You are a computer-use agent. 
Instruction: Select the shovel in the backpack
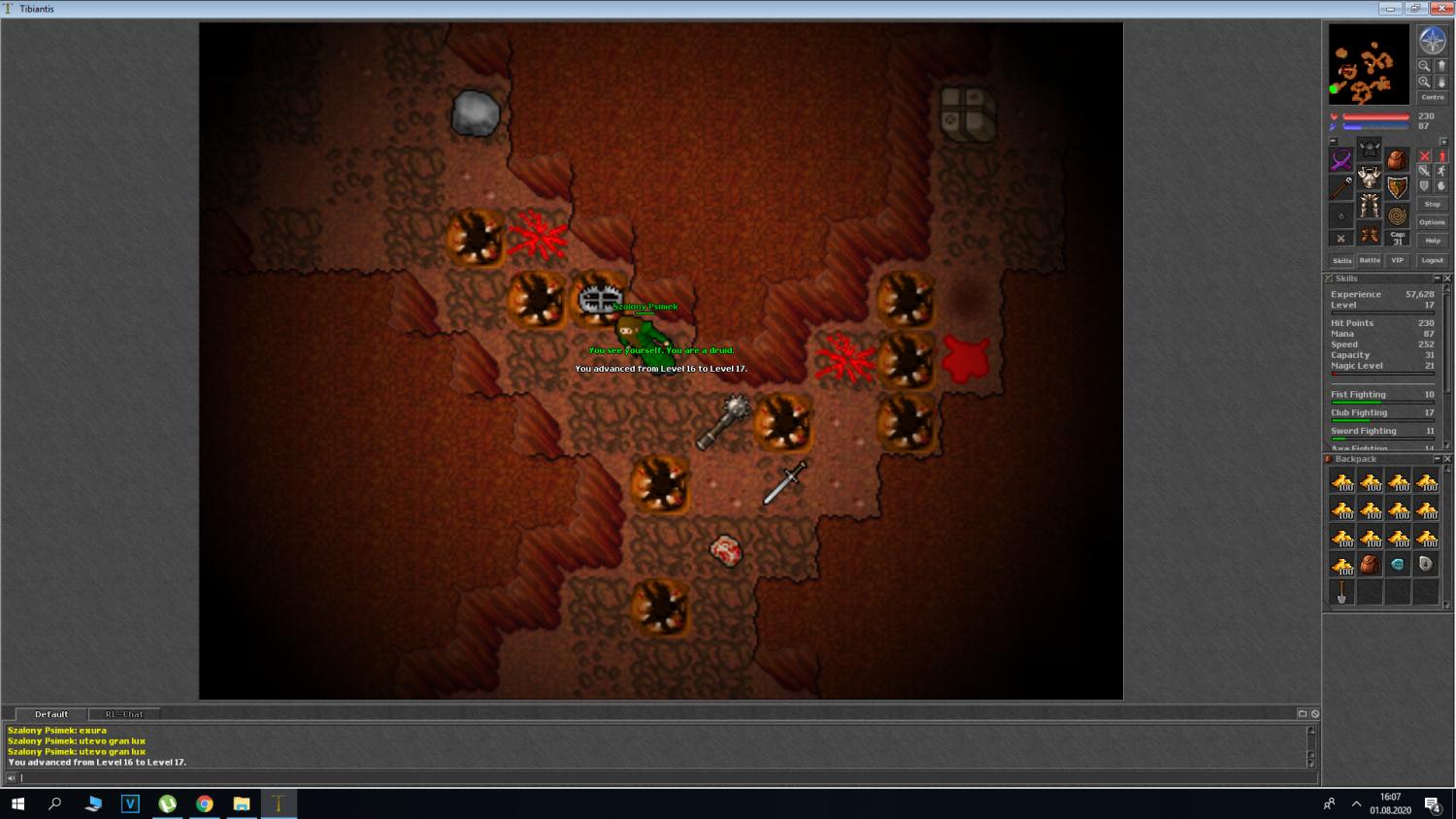point(1341,591)
